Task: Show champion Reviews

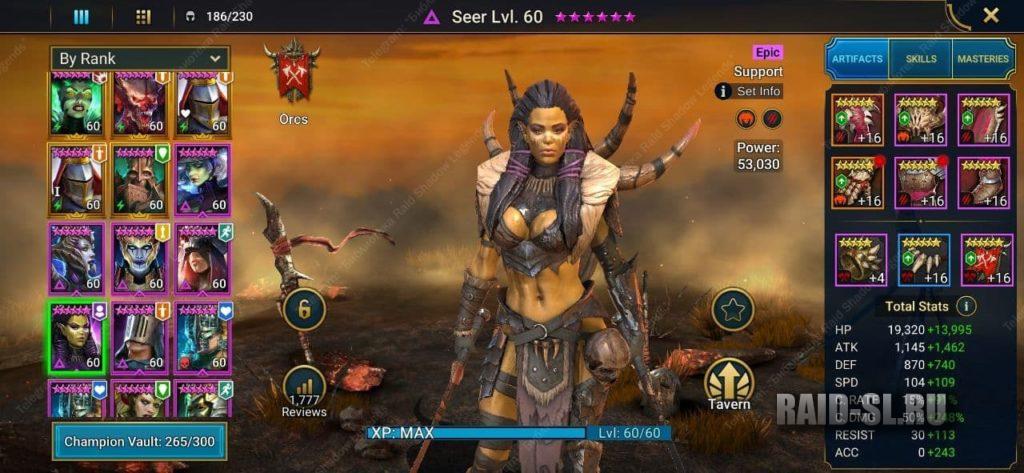Action: click(304, 391)
